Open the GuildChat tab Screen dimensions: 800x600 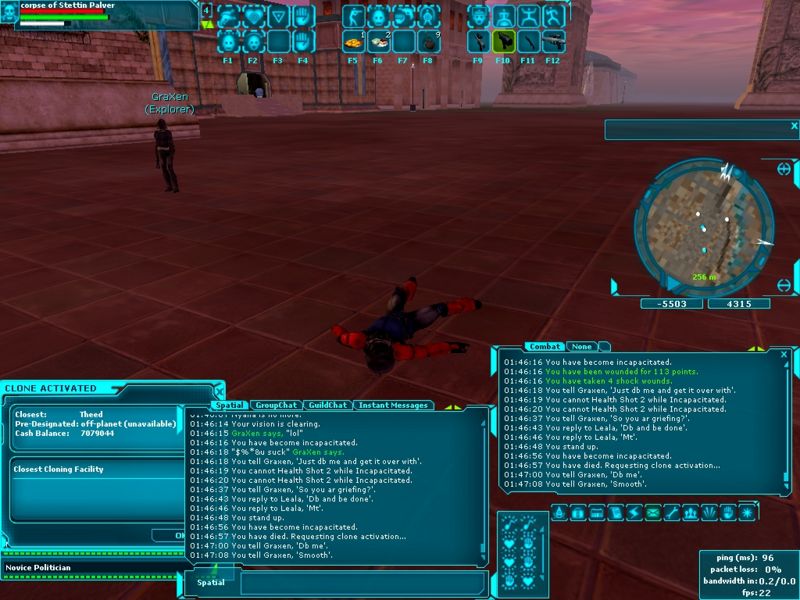click(327, 405)
